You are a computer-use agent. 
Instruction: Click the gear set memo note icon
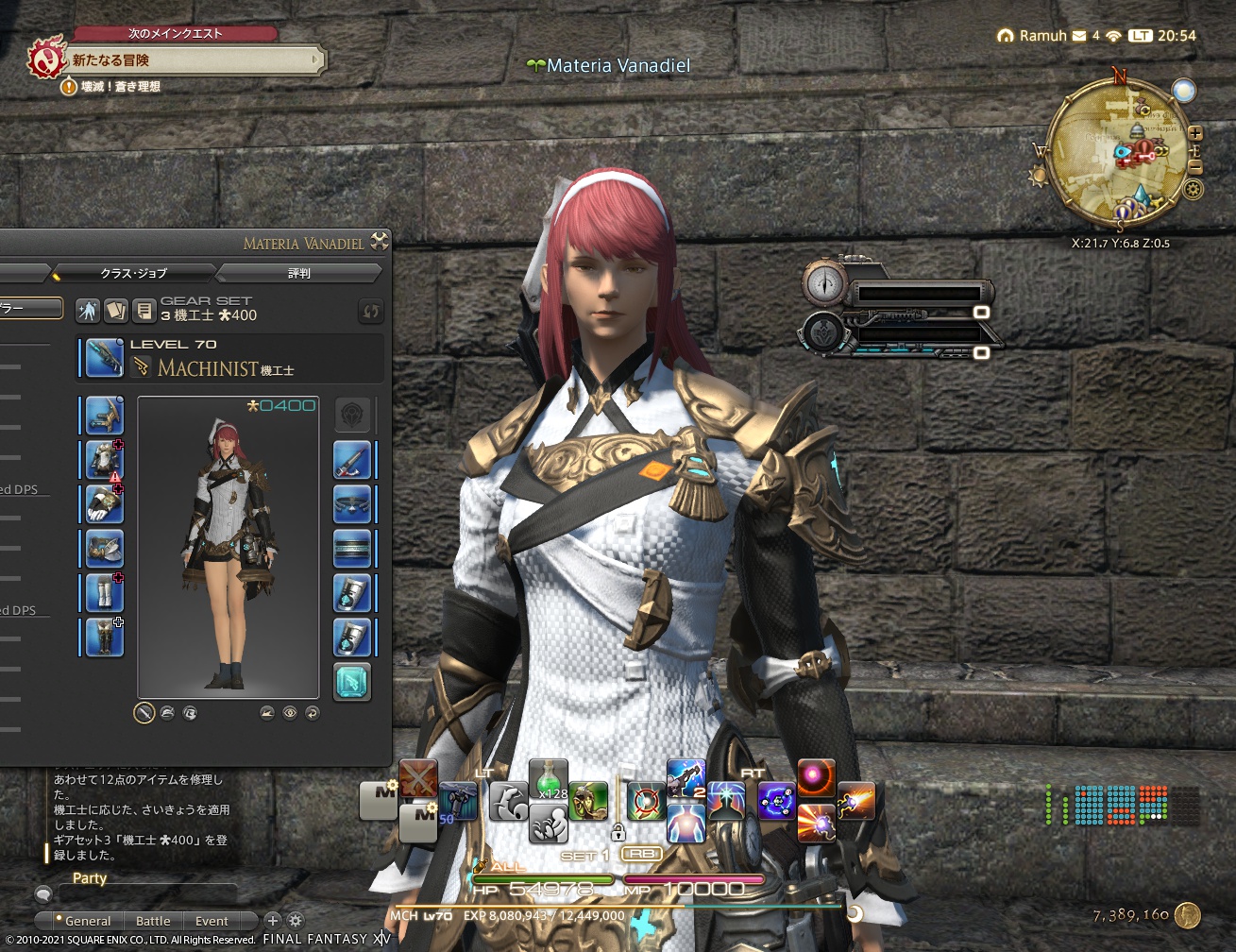point(144,309)
